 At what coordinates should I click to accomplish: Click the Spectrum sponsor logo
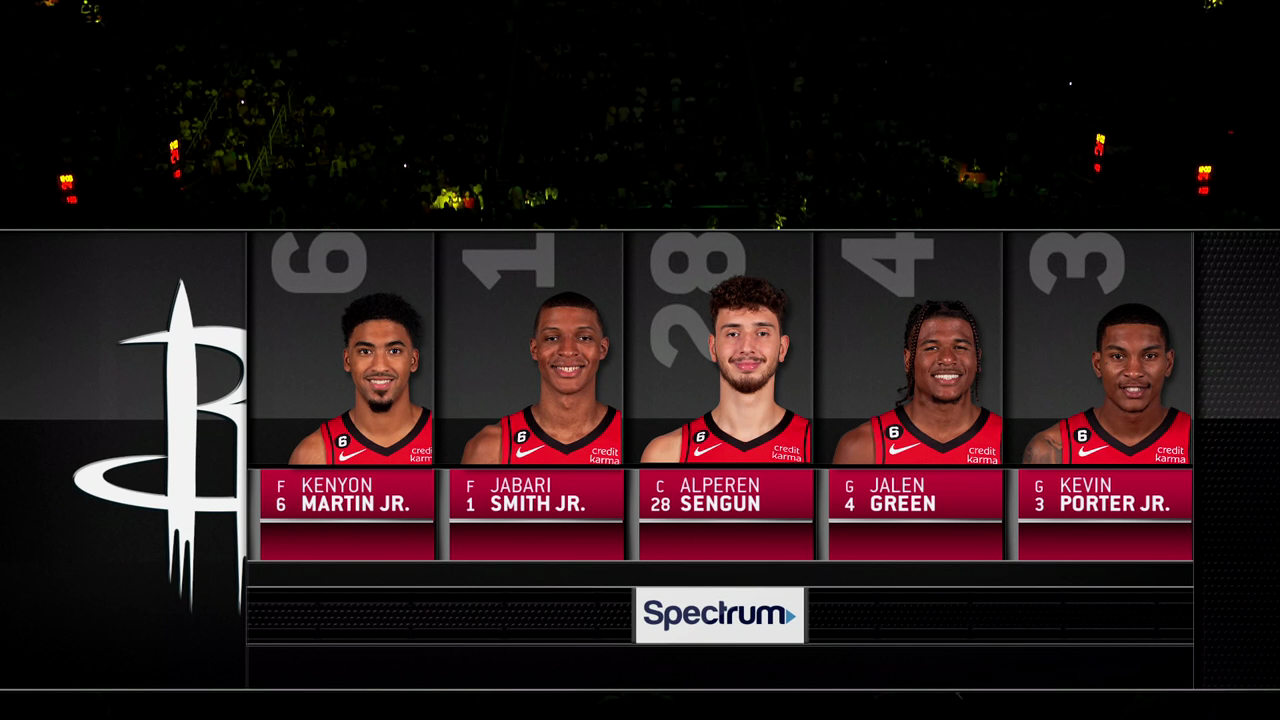pos(719,614)
